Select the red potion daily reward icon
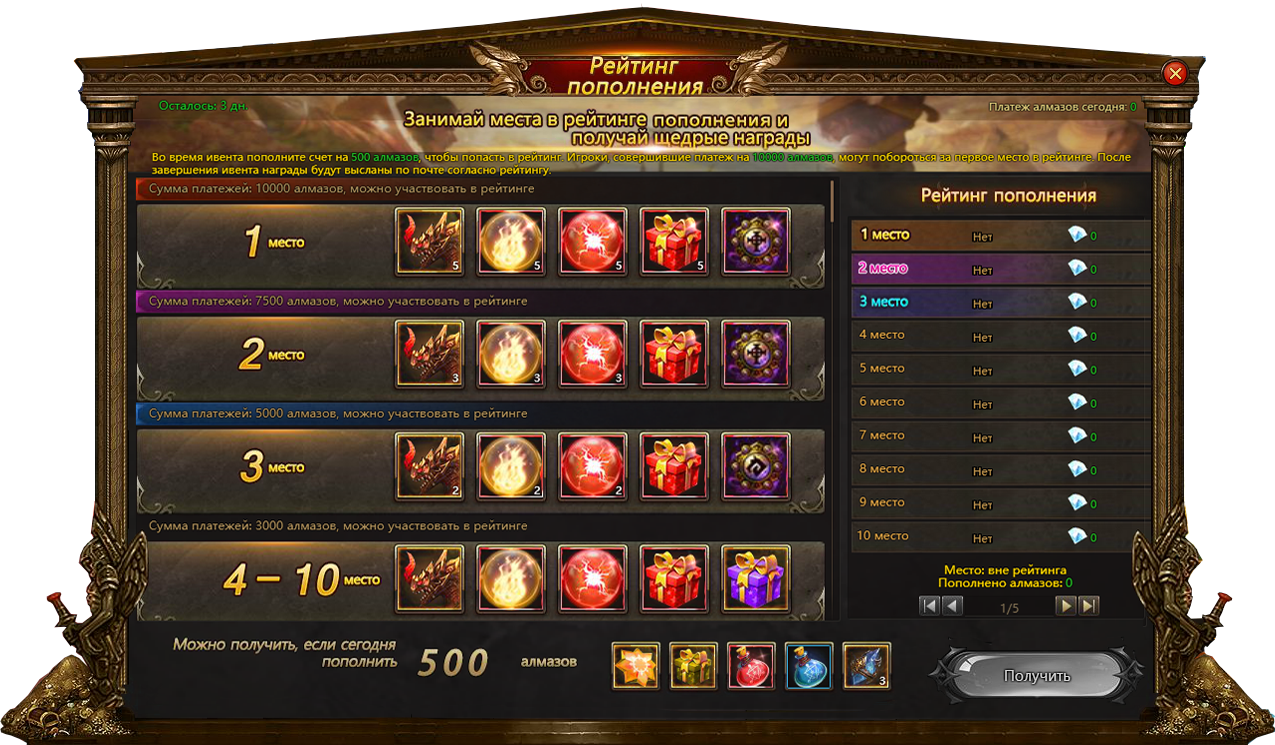Image resolution: width=1275 pixels, height=745 pixels. [751, 666]
